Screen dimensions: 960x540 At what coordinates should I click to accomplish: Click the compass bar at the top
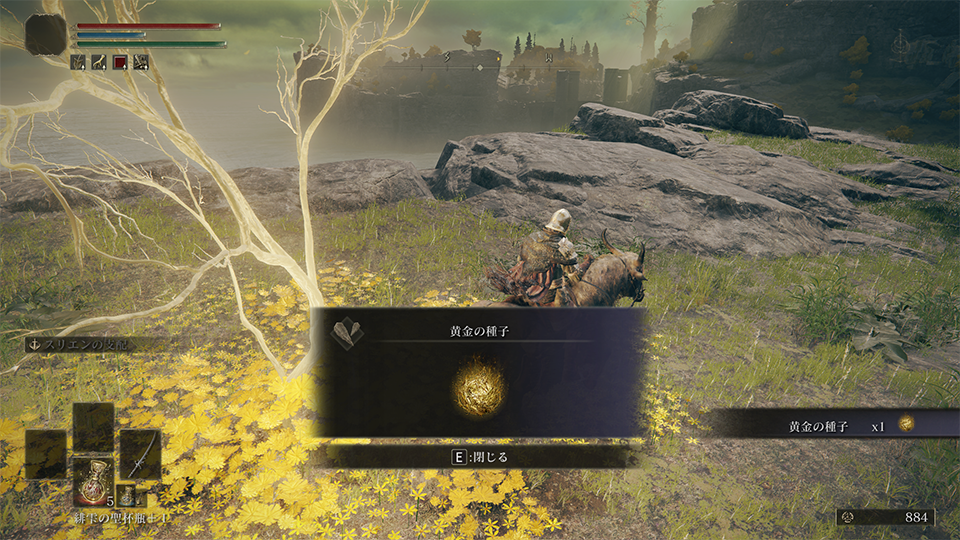tap(480, 67)
